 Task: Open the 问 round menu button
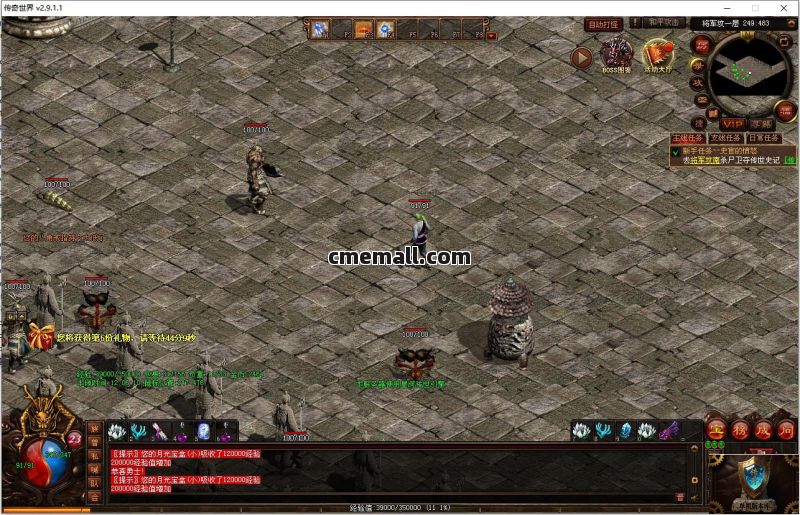[x=785, y=429]
